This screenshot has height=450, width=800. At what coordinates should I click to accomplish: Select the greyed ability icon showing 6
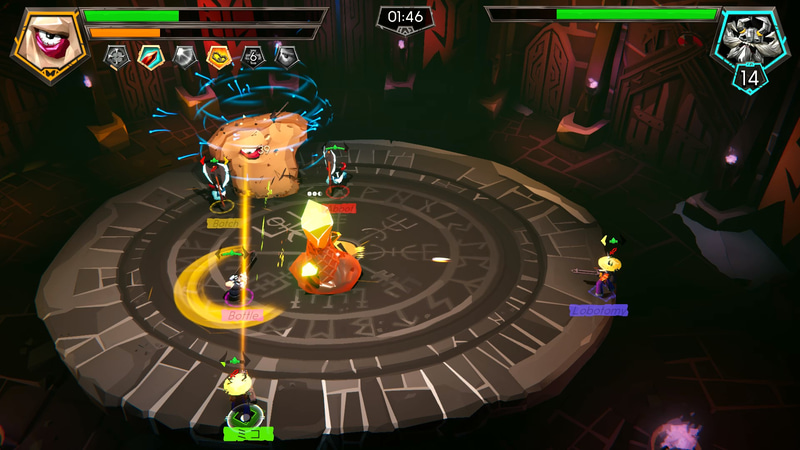click(x=253, y=57)
